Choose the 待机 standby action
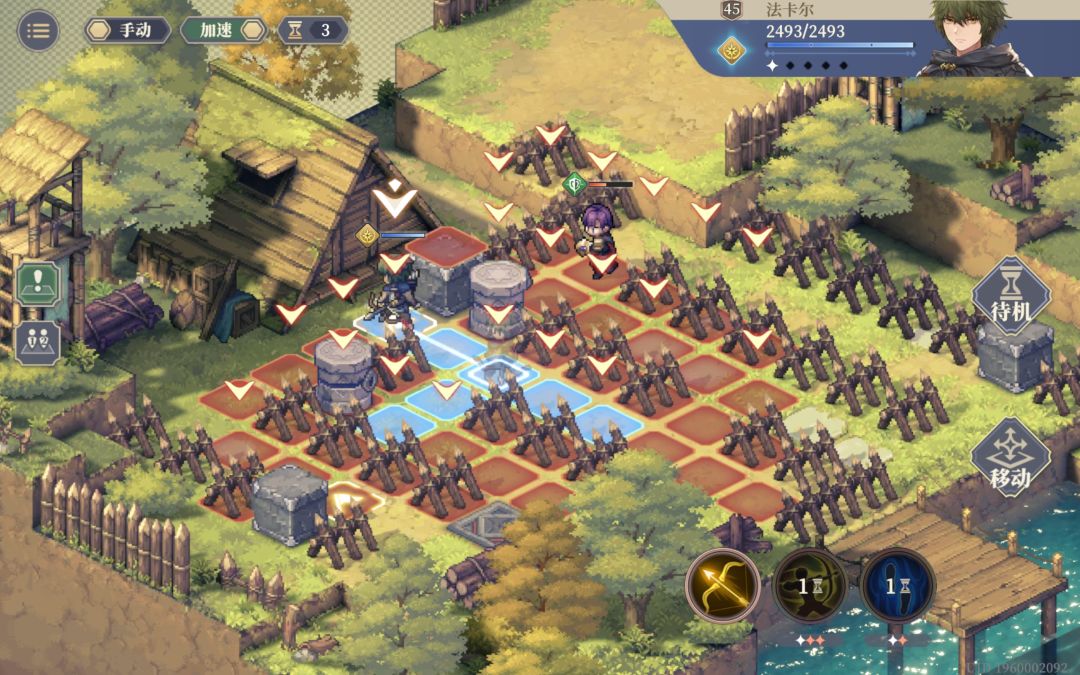Viewport: 1080px width, 675px height. 1011,297
